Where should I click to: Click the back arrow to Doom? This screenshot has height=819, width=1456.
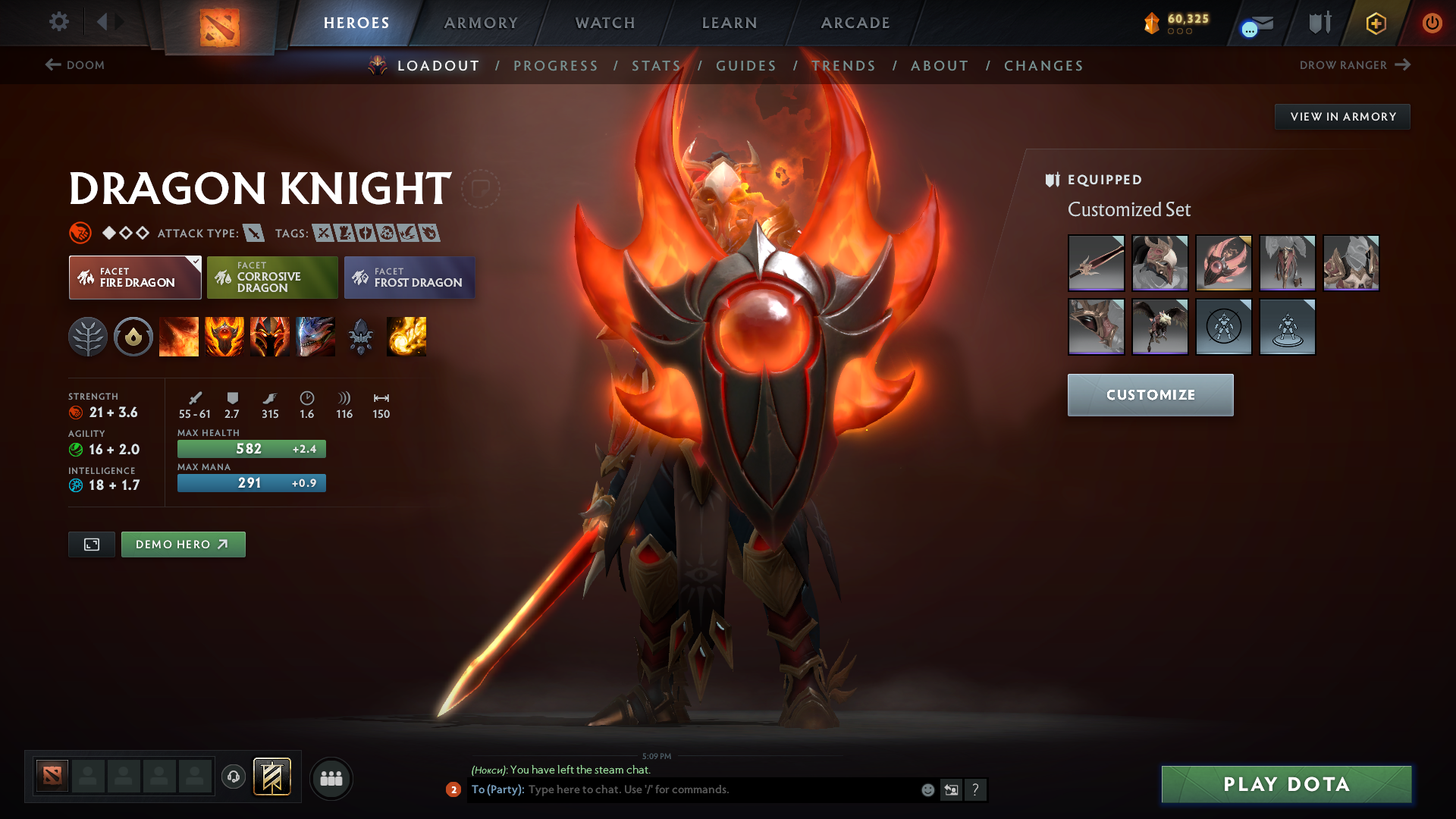pyautogui.click(x=51, y=65)
